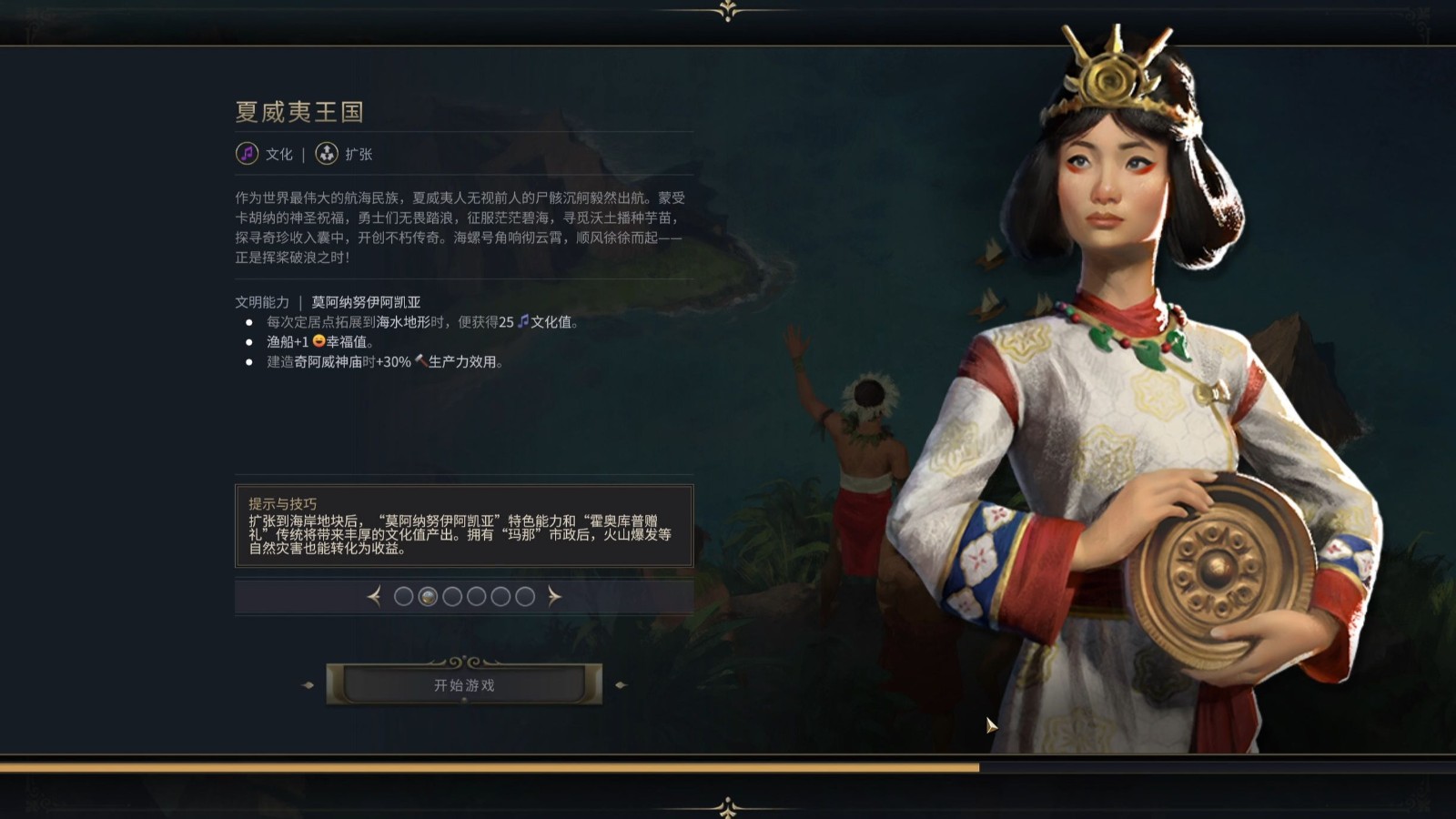Viewport: 1456px width, 819px height.
Task: Select the third carousel page dot
Action: 452,597
